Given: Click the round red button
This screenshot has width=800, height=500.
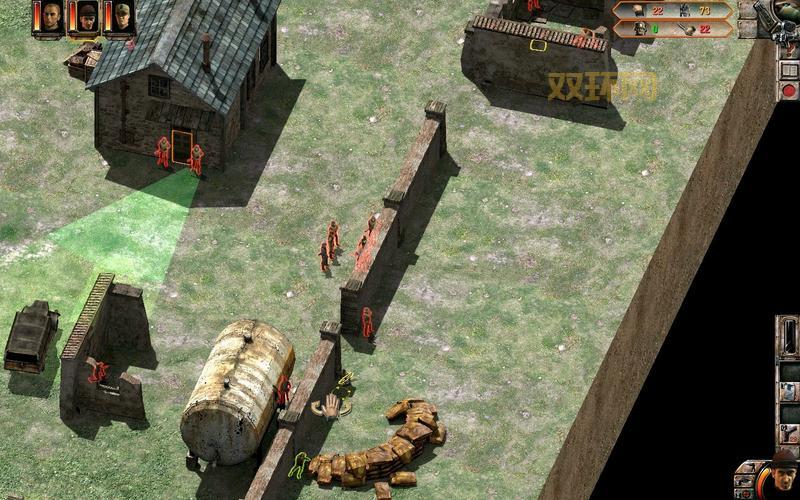Looking at the screenshot, I should (x=789, y=90).
